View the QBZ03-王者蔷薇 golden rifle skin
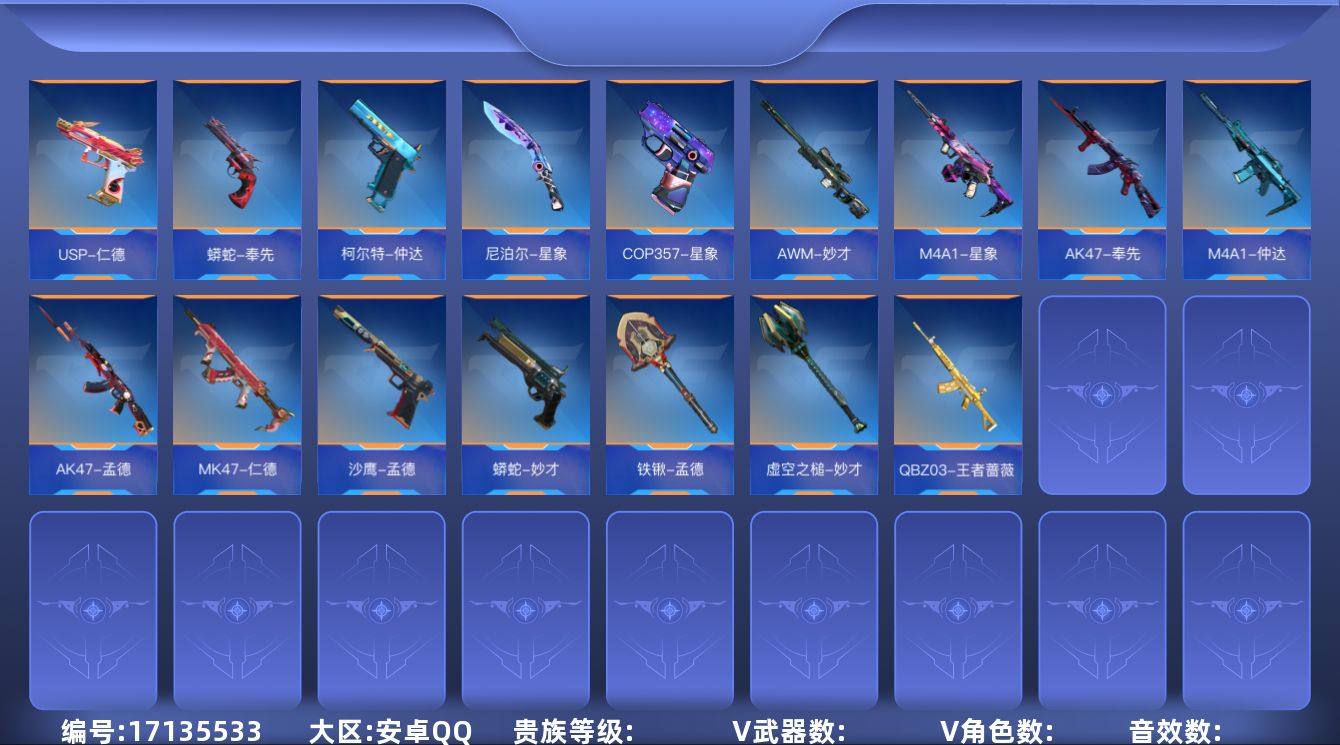The height and width of the screenshot is (745, 1340). coord(957,392)
